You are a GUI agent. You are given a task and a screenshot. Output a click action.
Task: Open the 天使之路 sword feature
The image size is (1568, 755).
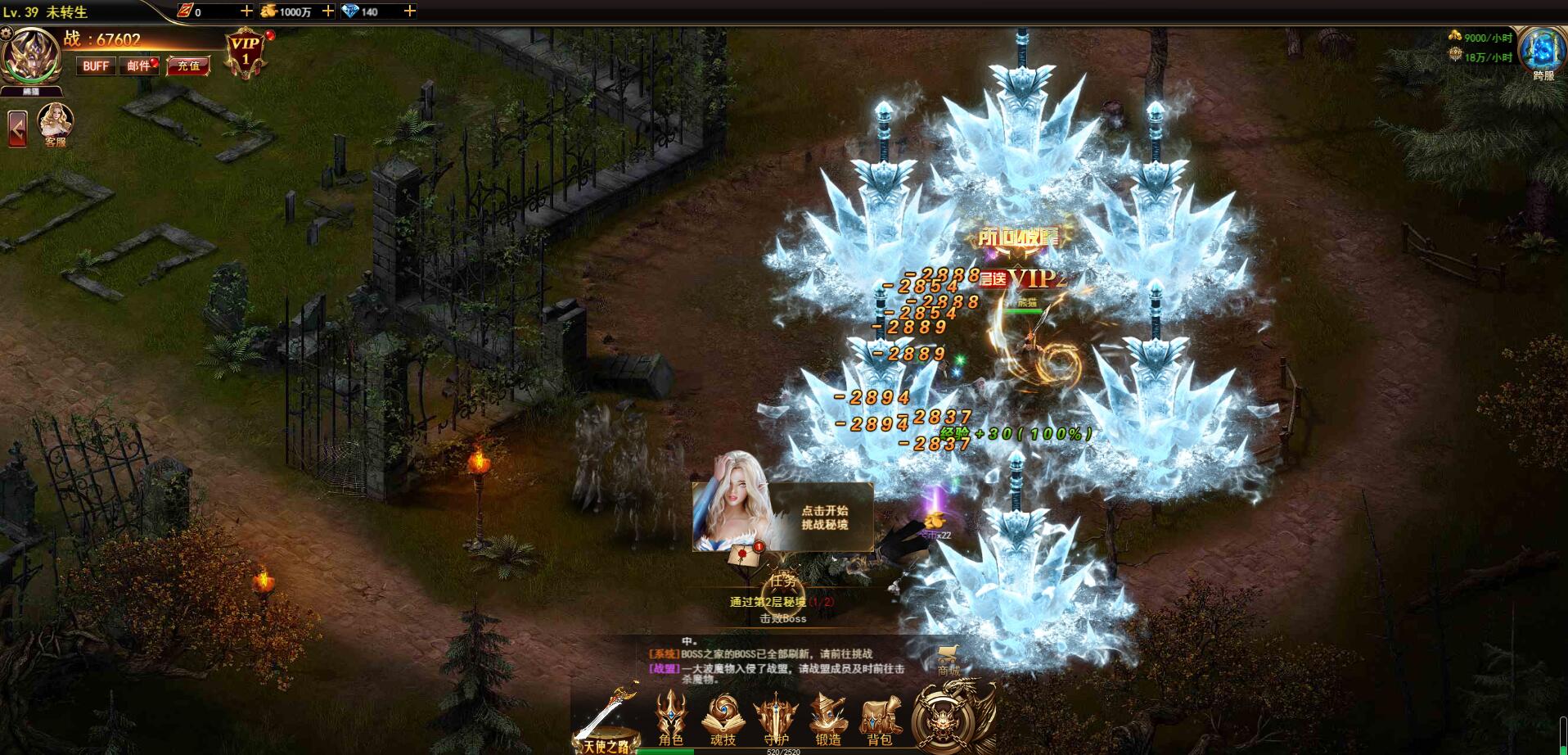(606, 721)
